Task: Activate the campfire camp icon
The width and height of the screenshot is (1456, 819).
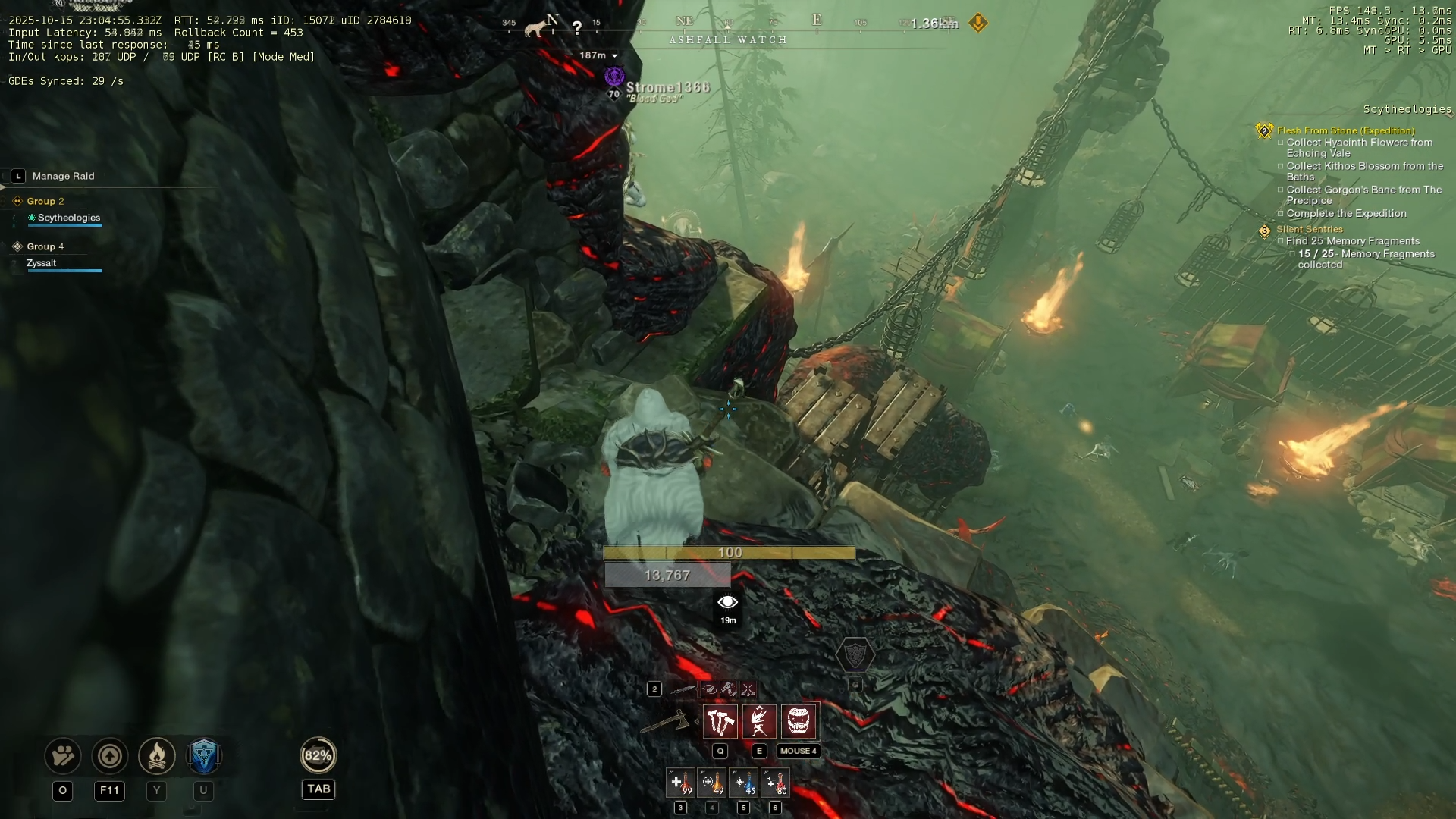Action: 157,756
